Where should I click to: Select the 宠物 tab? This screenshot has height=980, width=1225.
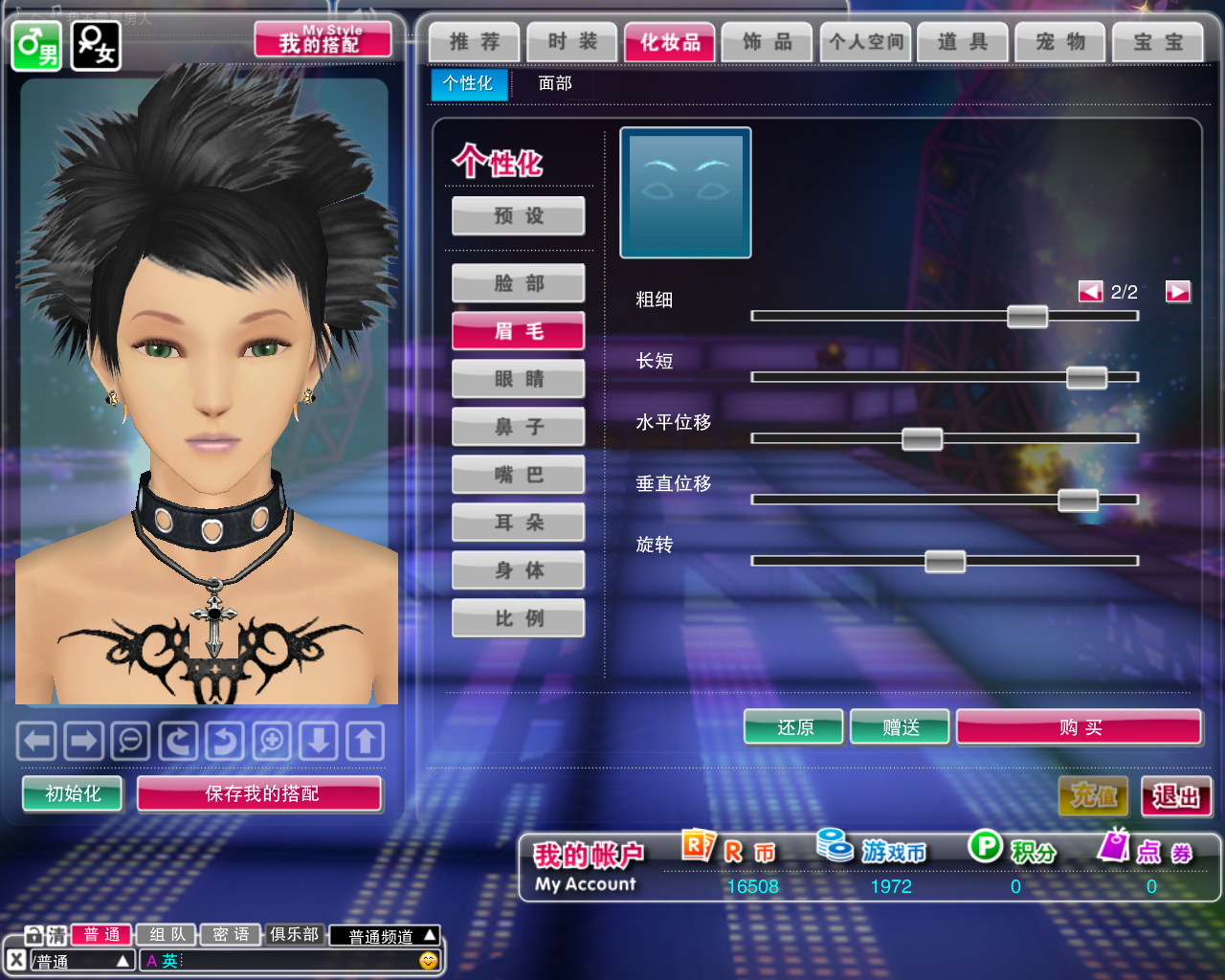(x=1060, y=42)
